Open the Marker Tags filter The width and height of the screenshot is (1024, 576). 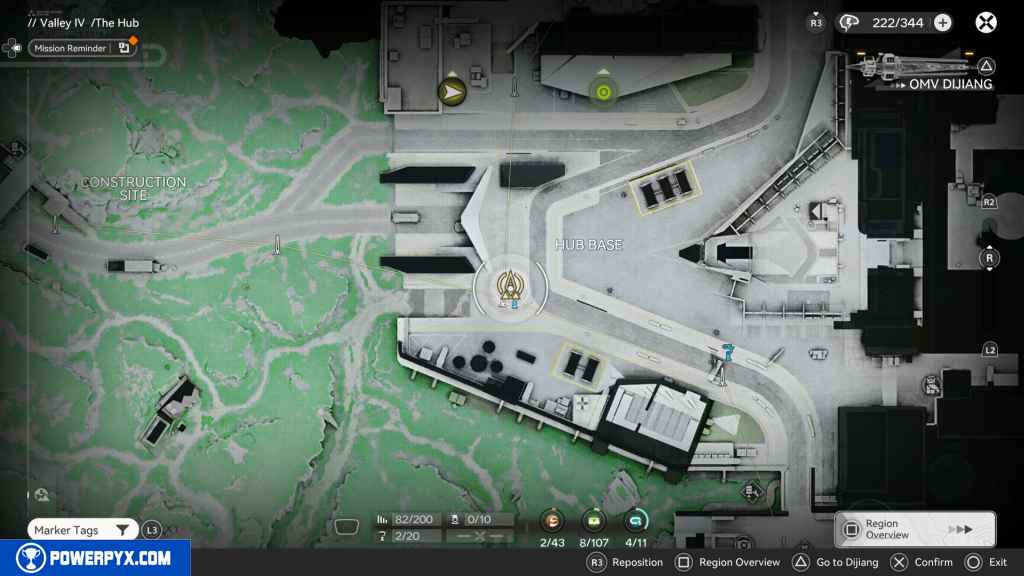tap(81, 530)
